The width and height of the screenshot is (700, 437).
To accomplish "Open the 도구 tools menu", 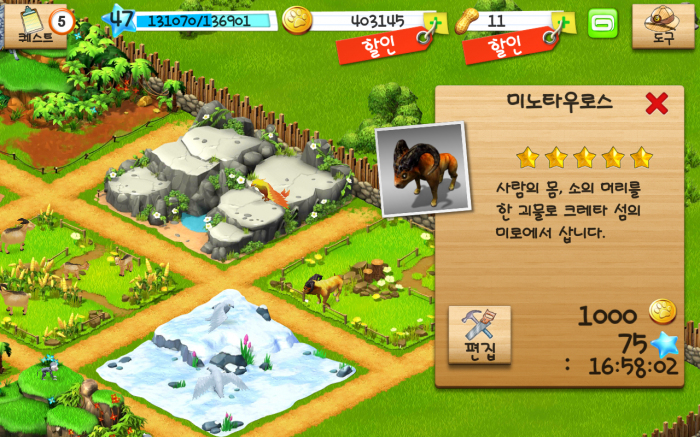I will pos(663,25).
